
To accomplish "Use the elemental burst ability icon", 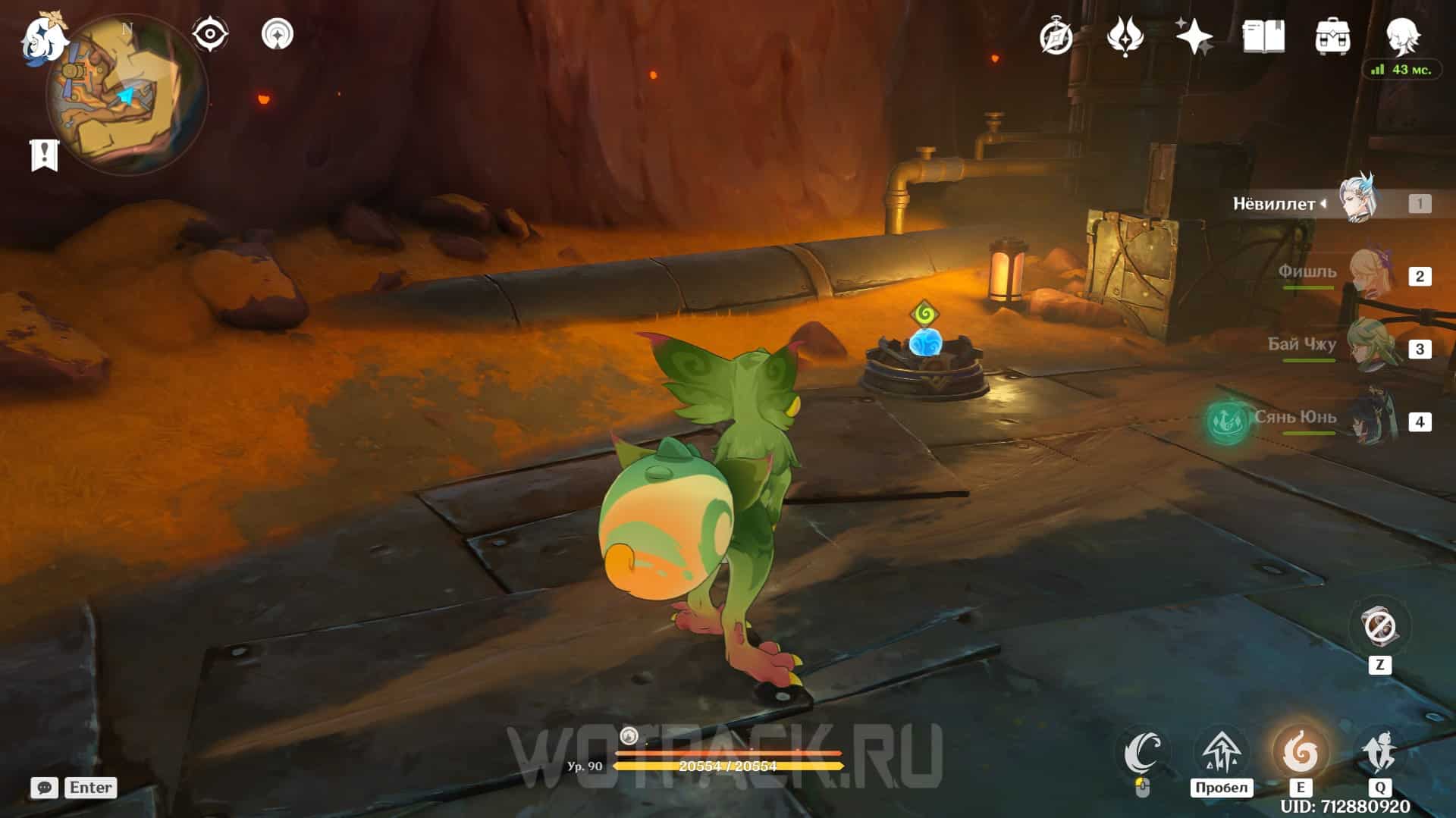I will pyautogui.click(x=1379, y=753).
